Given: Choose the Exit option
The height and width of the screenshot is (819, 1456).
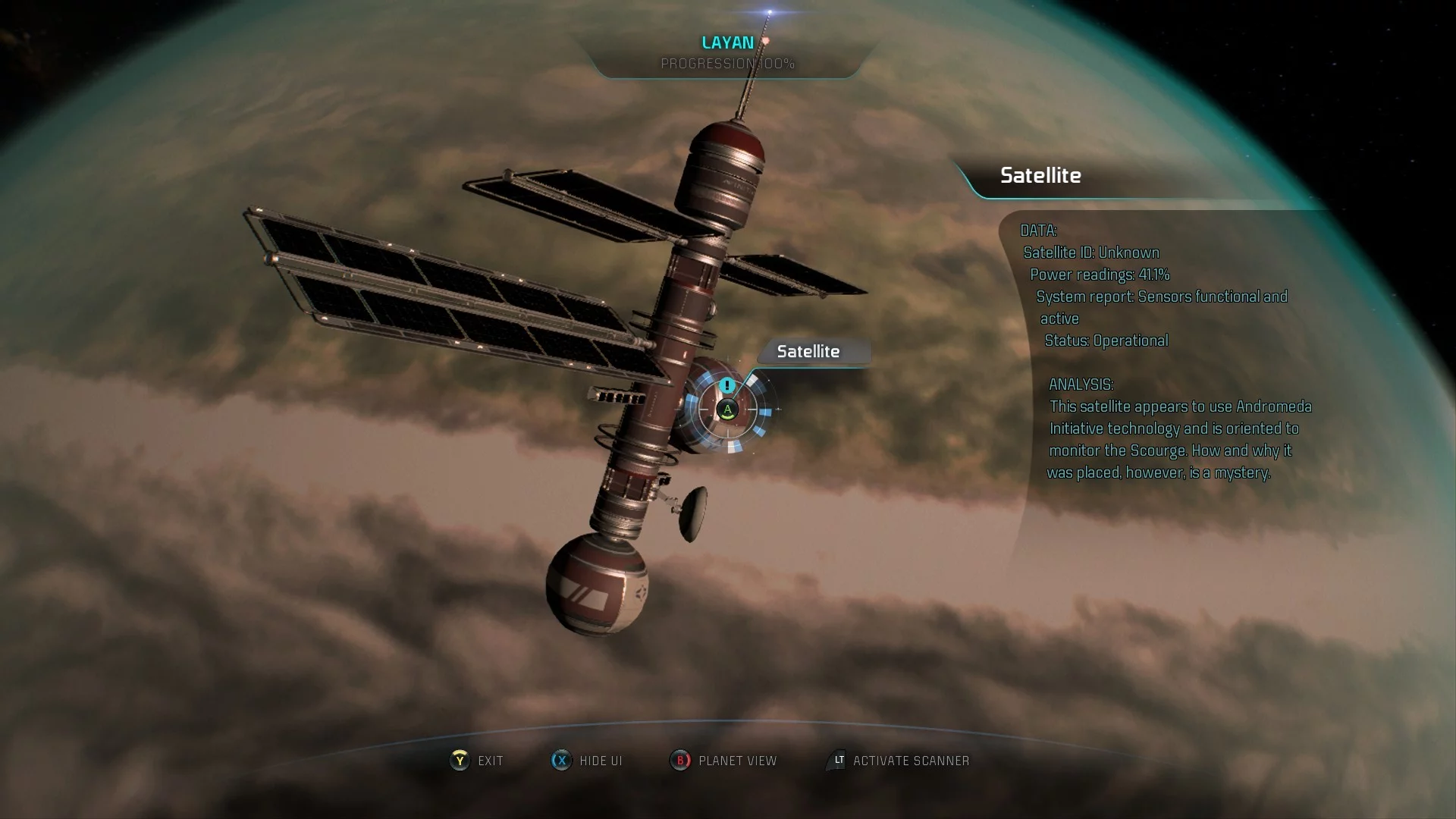Looking at the screenshot, I should (x=477, y=761).
